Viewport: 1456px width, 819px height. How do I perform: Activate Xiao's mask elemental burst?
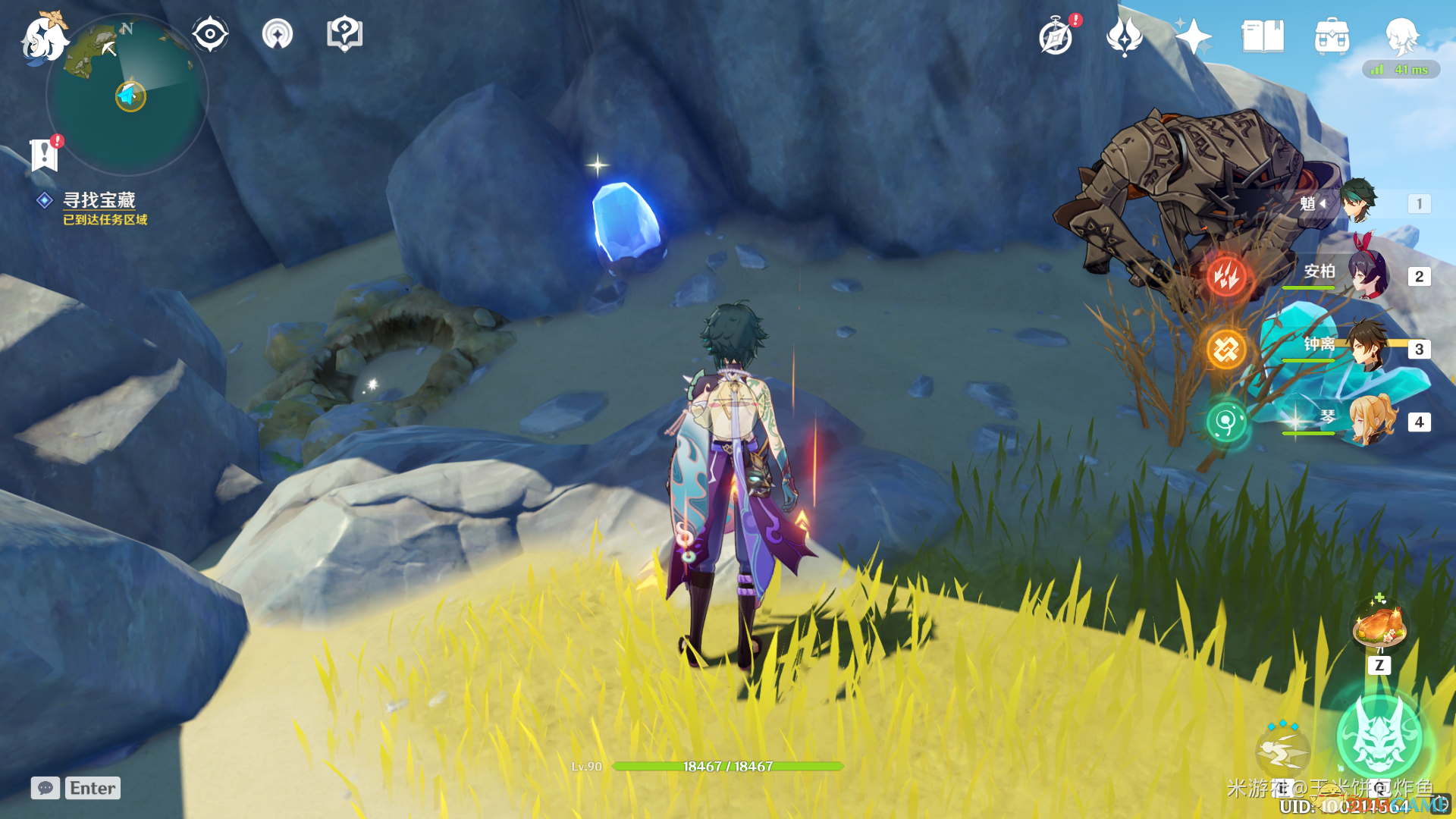tap(1379, 736)
